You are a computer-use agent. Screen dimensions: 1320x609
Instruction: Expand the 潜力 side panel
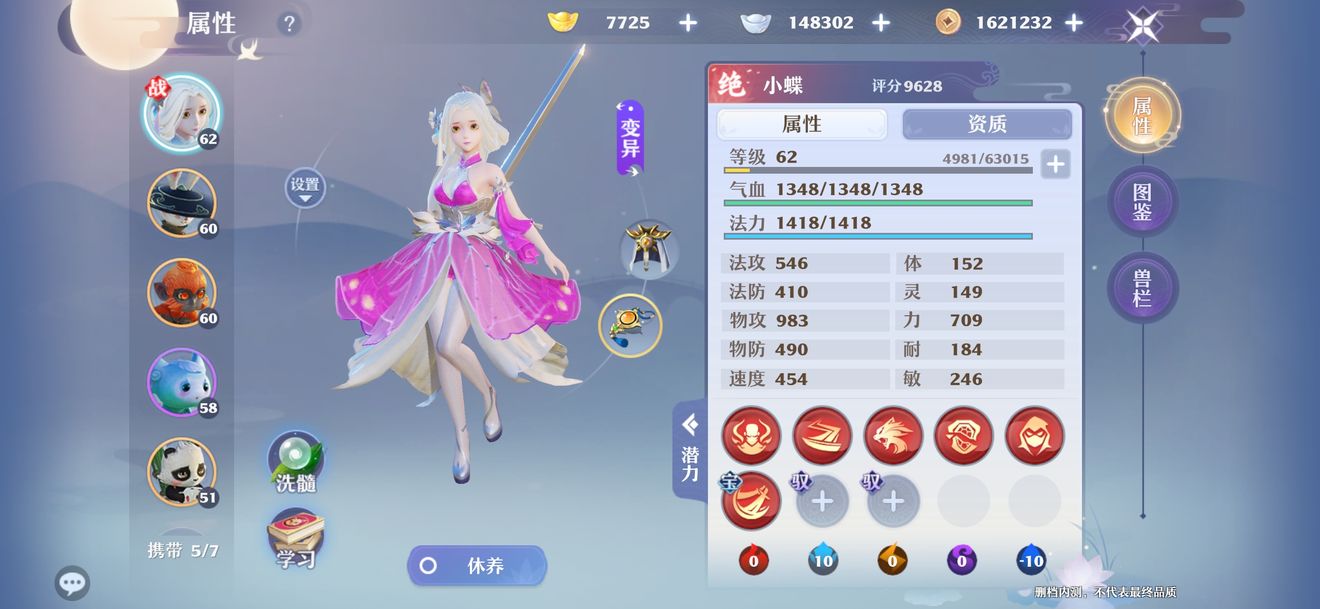tap(690, 449)
